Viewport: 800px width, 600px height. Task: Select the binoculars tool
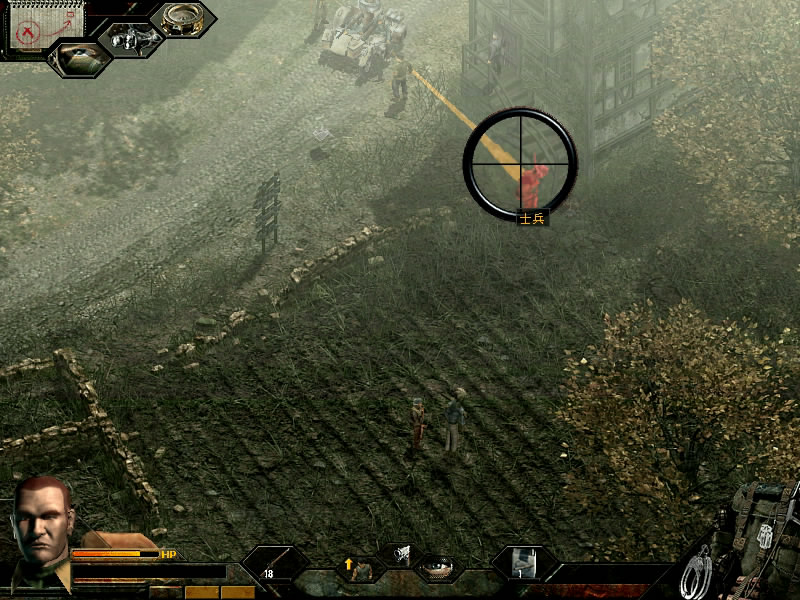click(133, 38)
